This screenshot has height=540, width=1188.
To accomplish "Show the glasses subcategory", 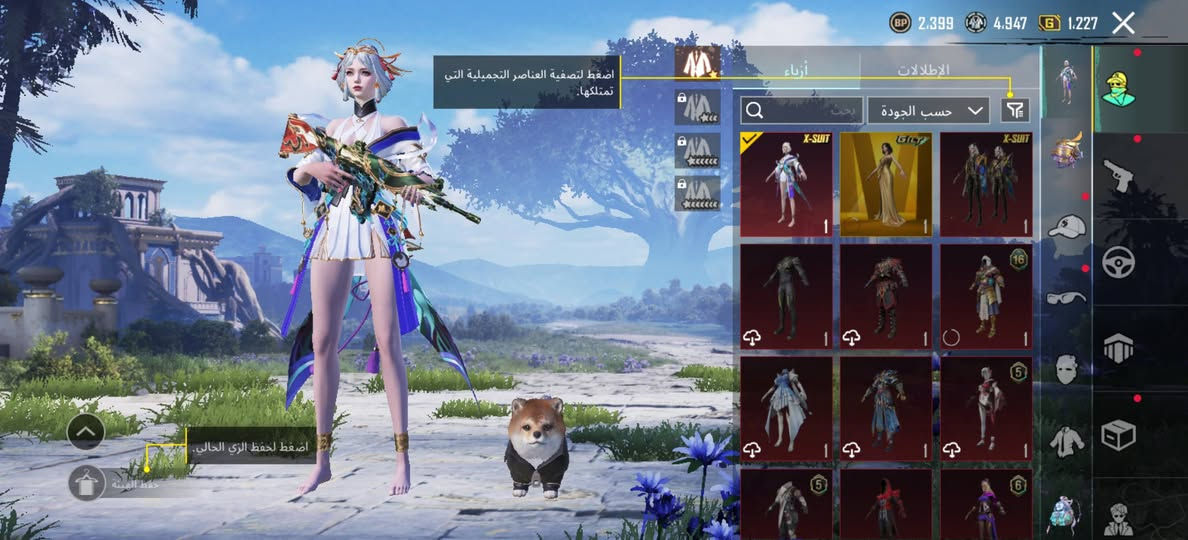I will click(x=1066, y=297).
